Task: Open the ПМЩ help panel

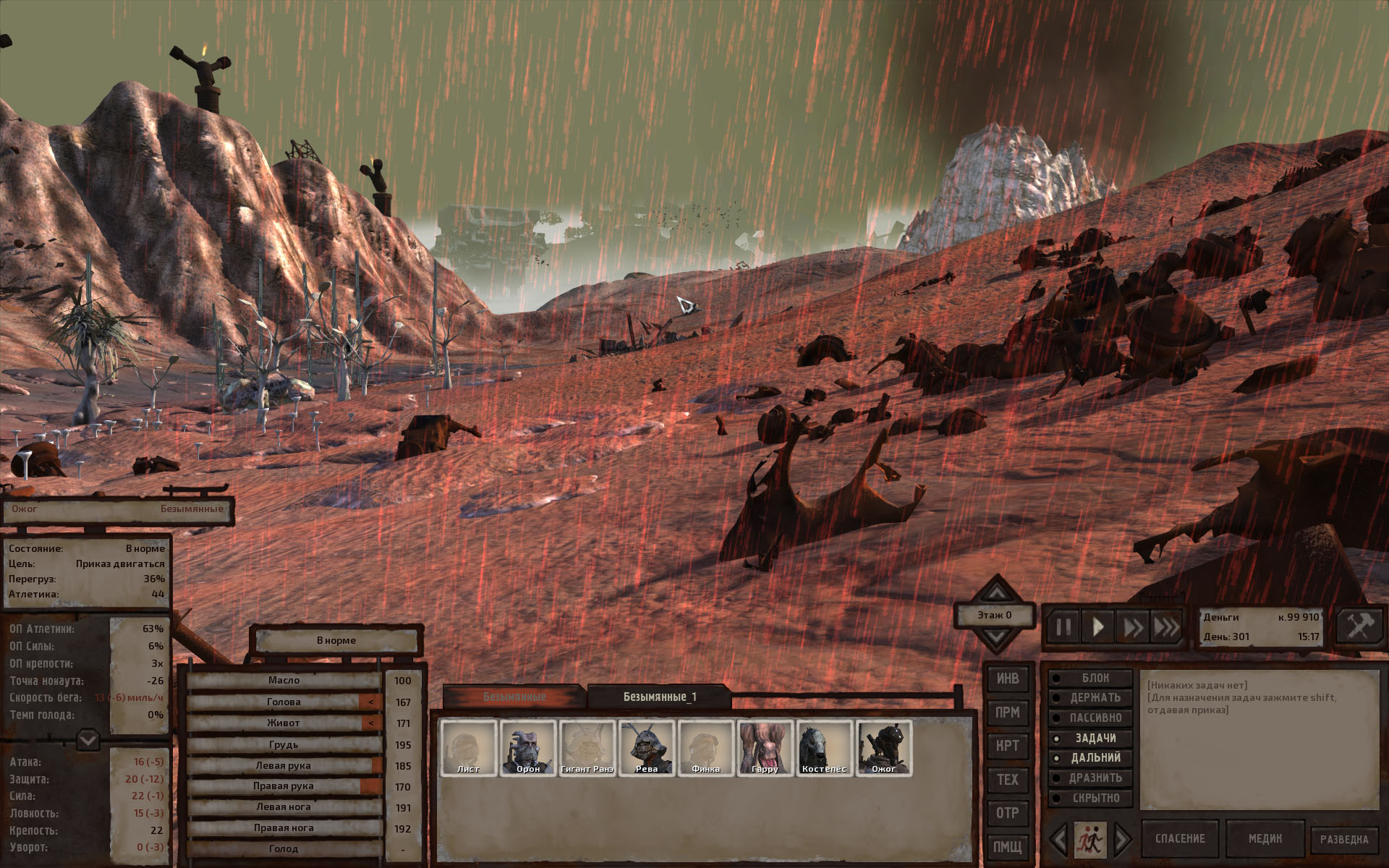Action: 1007,846
